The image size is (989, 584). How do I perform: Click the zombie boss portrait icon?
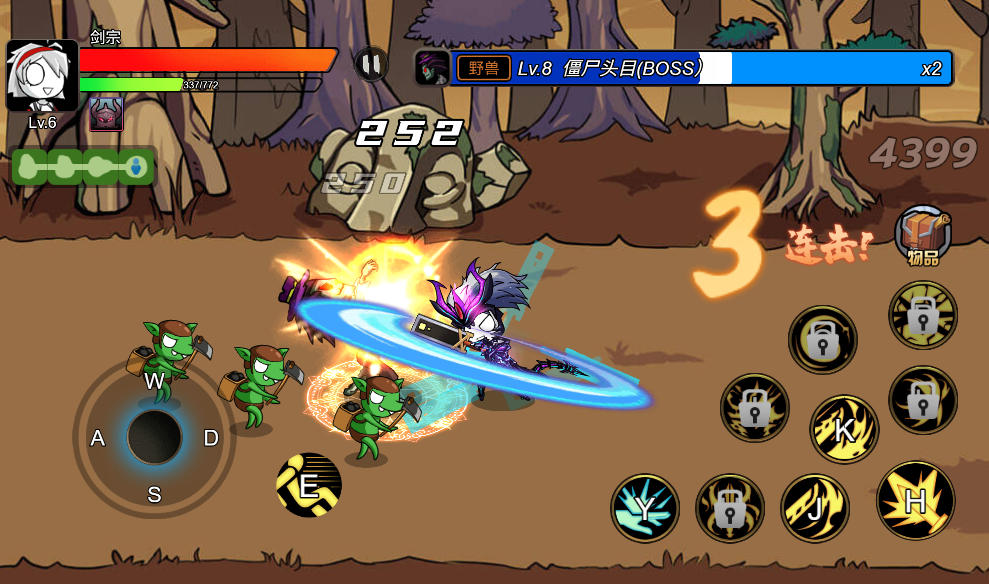(432, 68)
